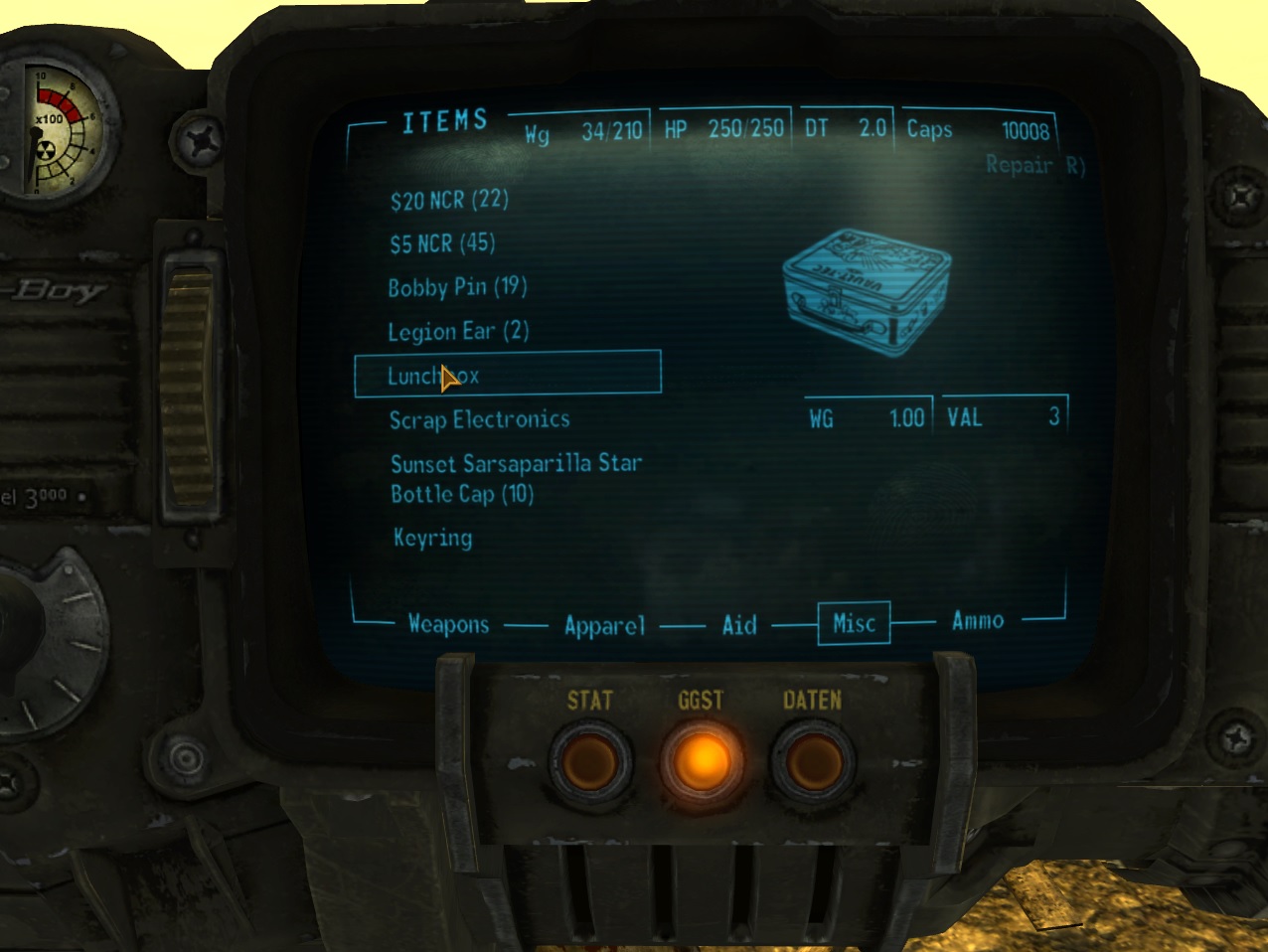Open the DATEN section button
The width and height of the screenshot is (1268, 952).
[x=813, y=762]
